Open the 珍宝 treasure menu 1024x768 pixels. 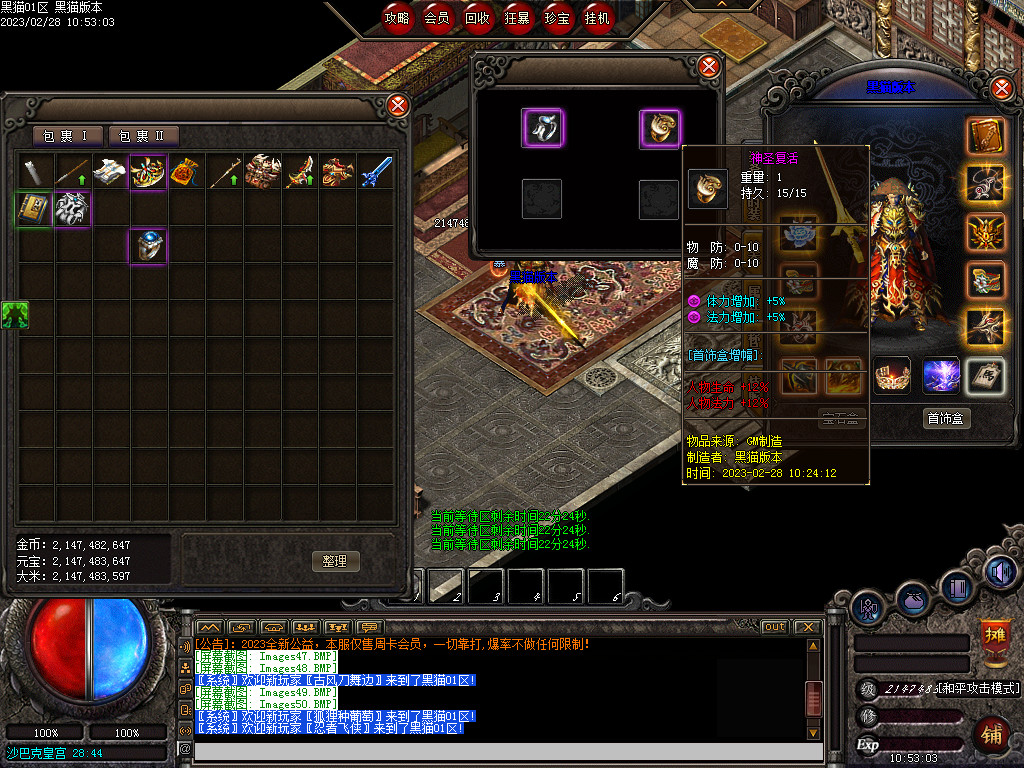557,18
